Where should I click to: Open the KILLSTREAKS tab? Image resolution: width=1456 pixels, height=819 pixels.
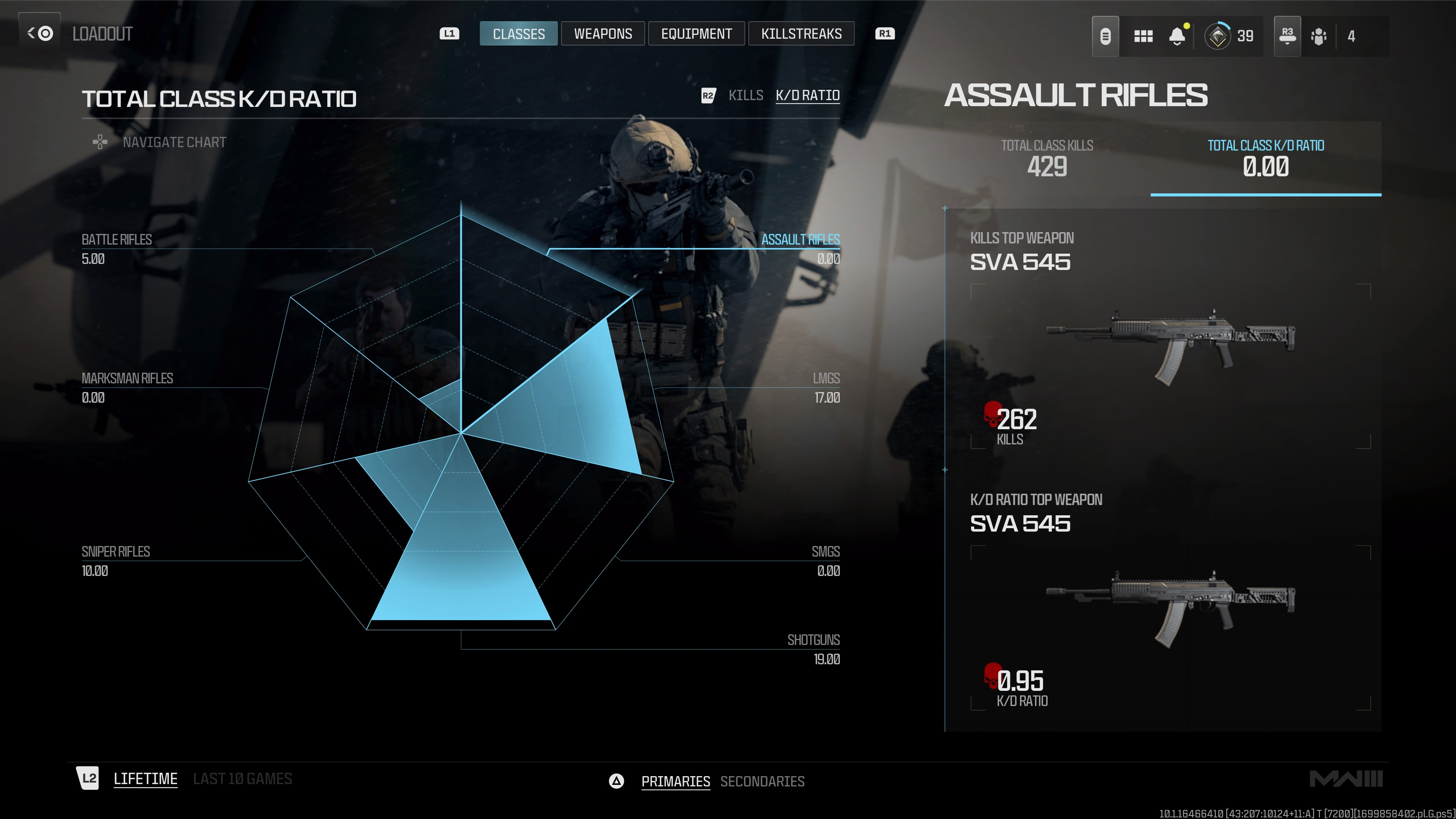click(x=802, y=33)
